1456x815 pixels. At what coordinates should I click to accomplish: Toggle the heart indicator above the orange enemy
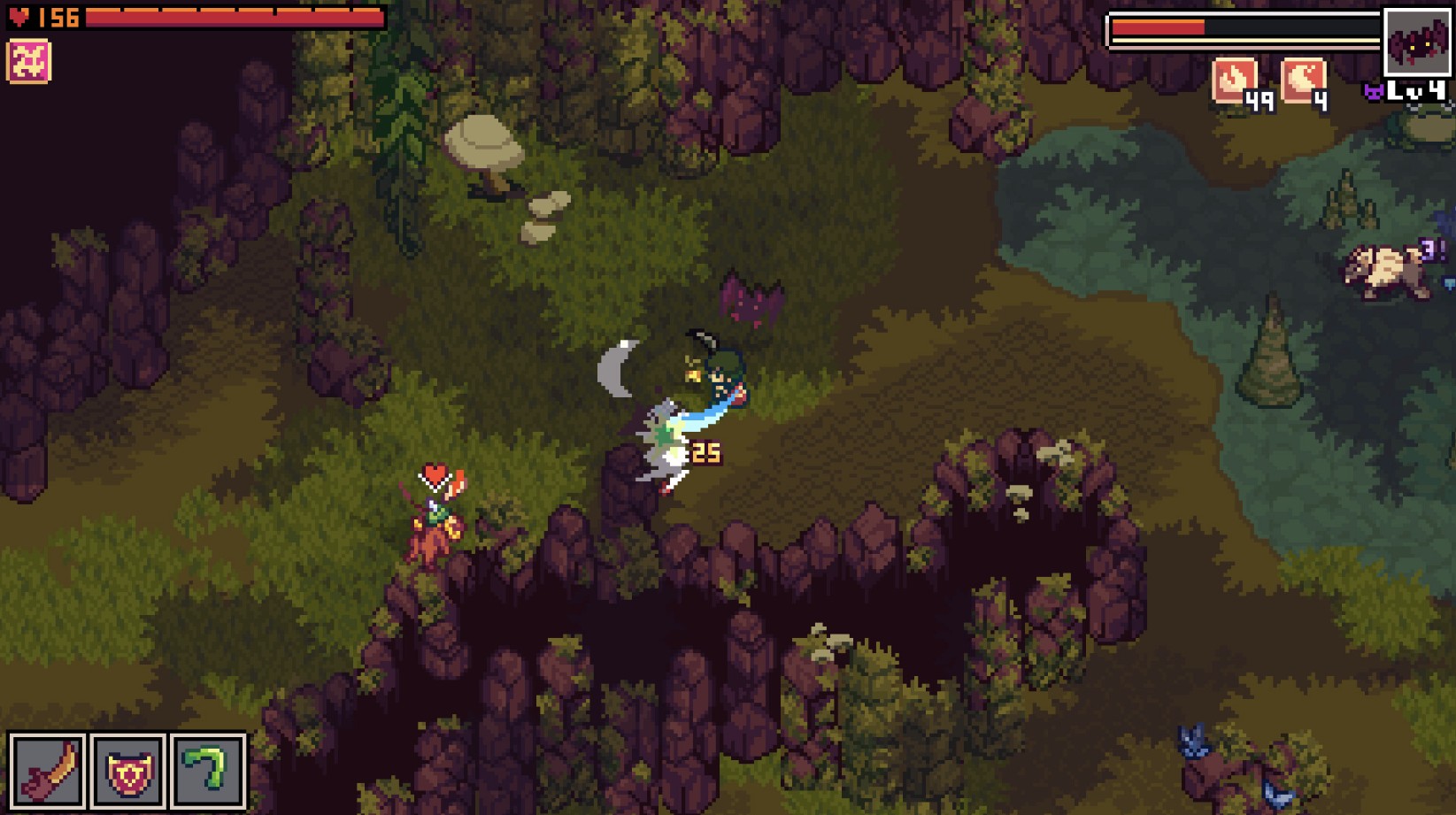[x=435, y=474]
